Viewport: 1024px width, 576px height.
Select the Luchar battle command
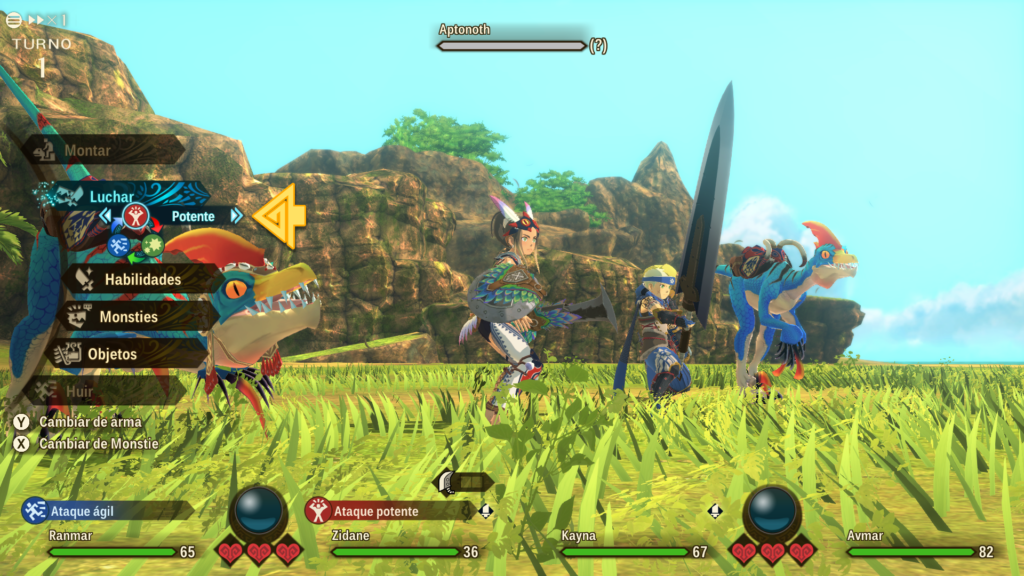click(110, 196)
